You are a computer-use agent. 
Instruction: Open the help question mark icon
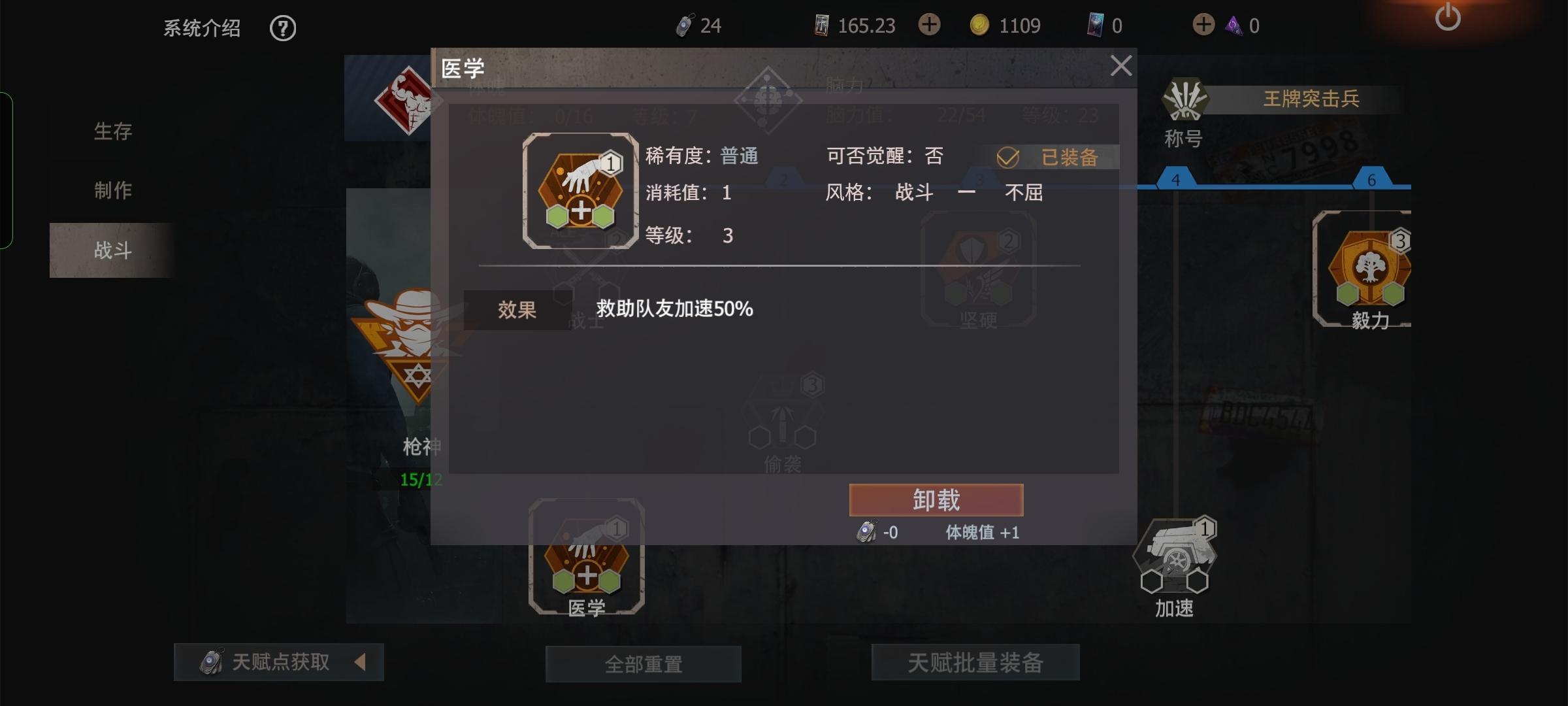pyautogui.click(x=282, y=28)
